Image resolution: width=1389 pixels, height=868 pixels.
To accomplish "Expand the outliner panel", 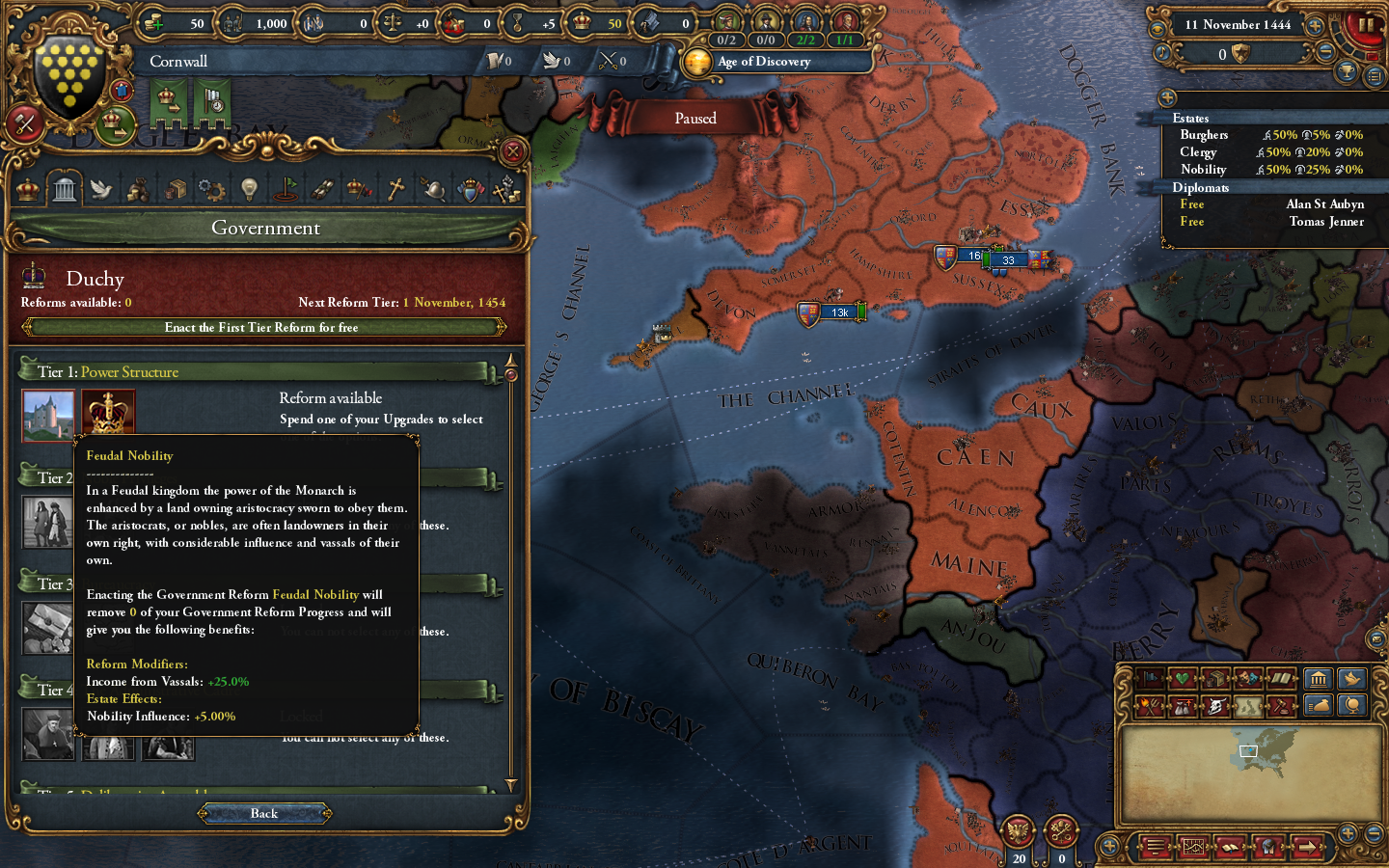I will coord(1168,97).
